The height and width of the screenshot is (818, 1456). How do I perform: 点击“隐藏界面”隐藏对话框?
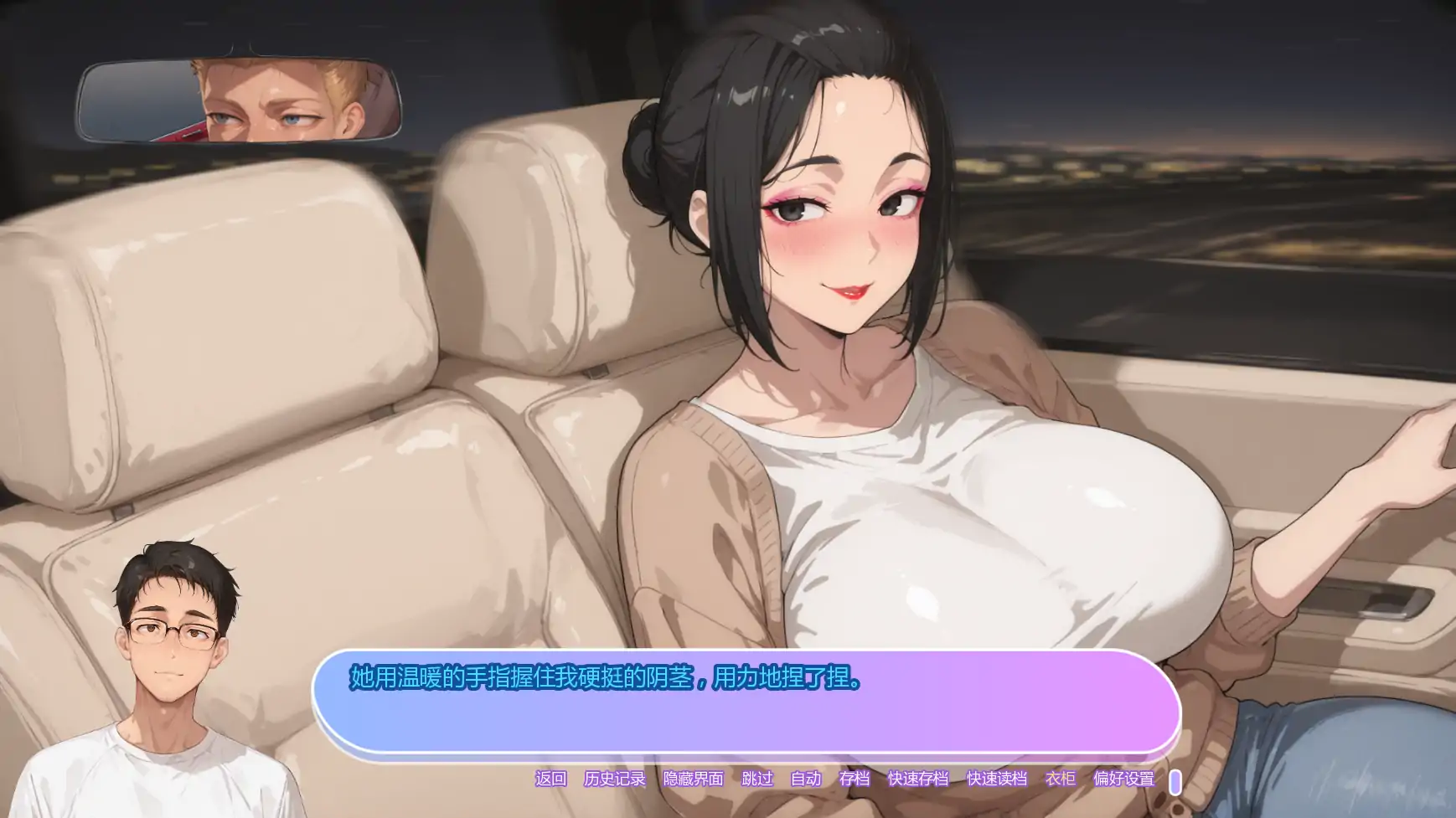692,779
